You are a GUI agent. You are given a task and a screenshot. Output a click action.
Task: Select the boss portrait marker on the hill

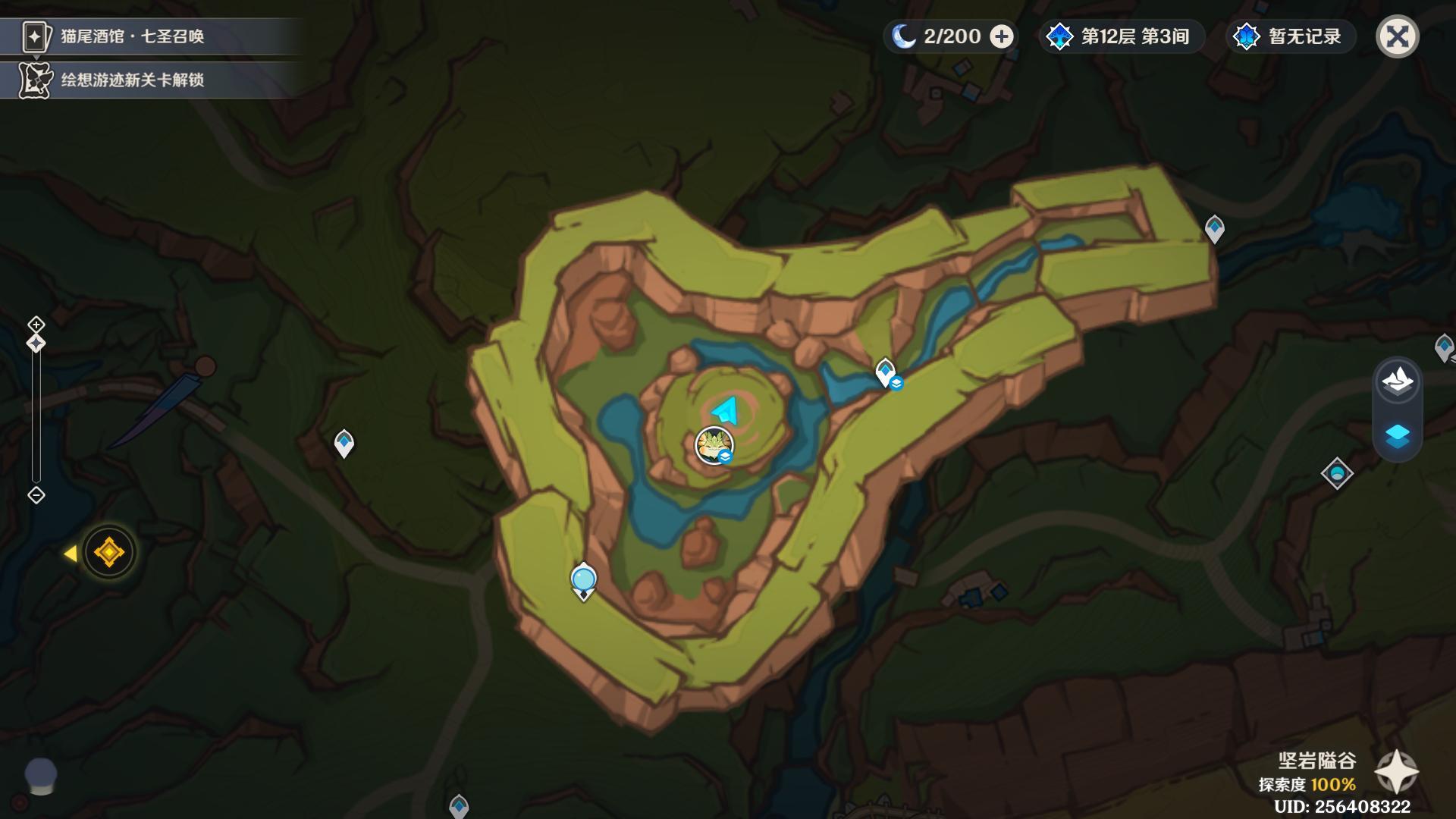pyautogui.click(x=714, y=444)
